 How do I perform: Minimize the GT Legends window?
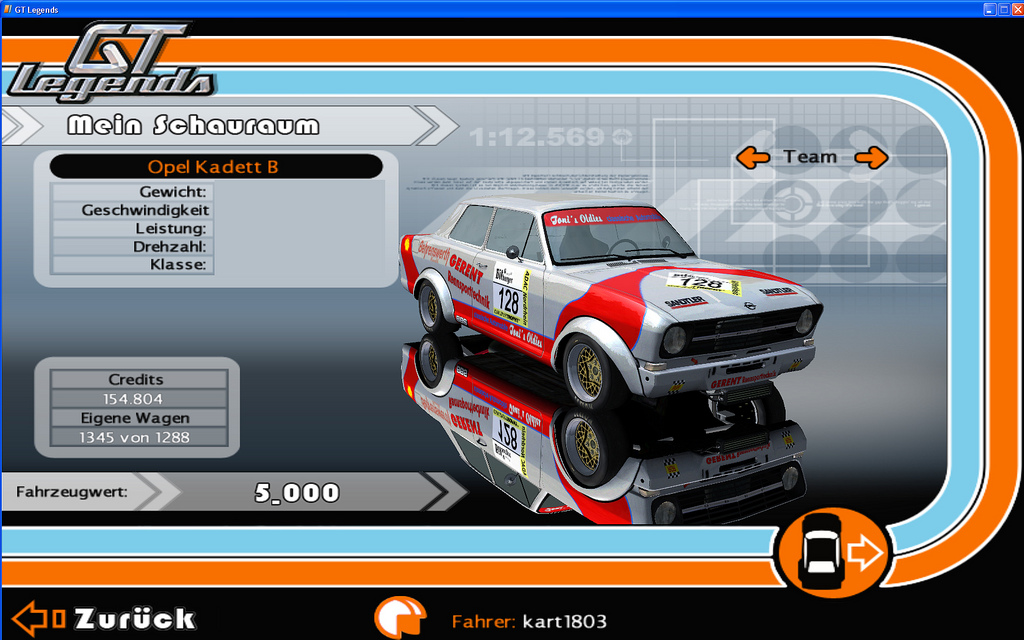coord(989,9)
